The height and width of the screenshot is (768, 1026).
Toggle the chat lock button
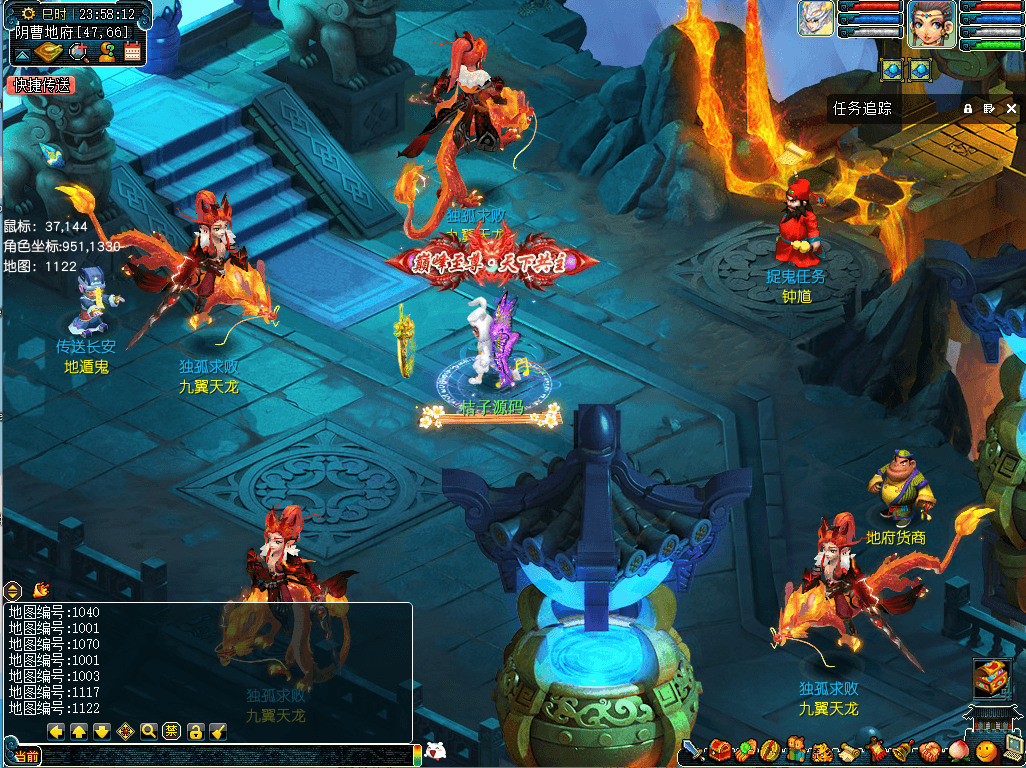[x=196, y=731]
